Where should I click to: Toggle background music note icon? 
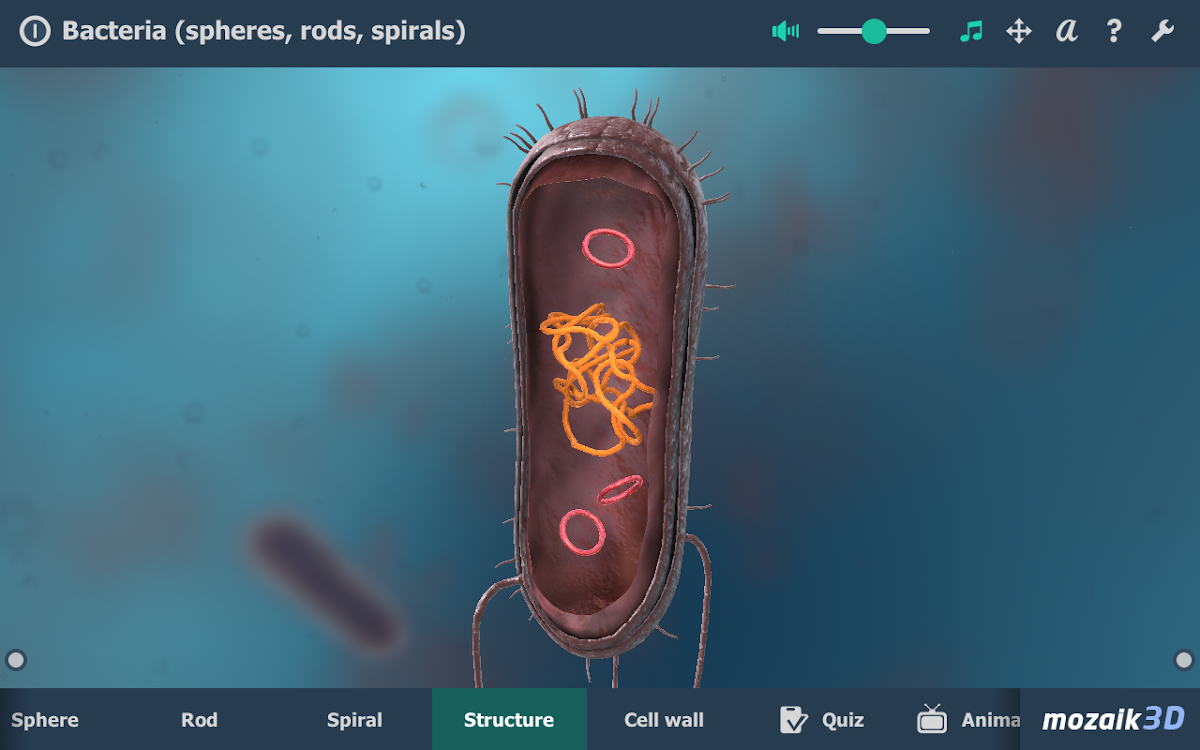pos(970,31)
